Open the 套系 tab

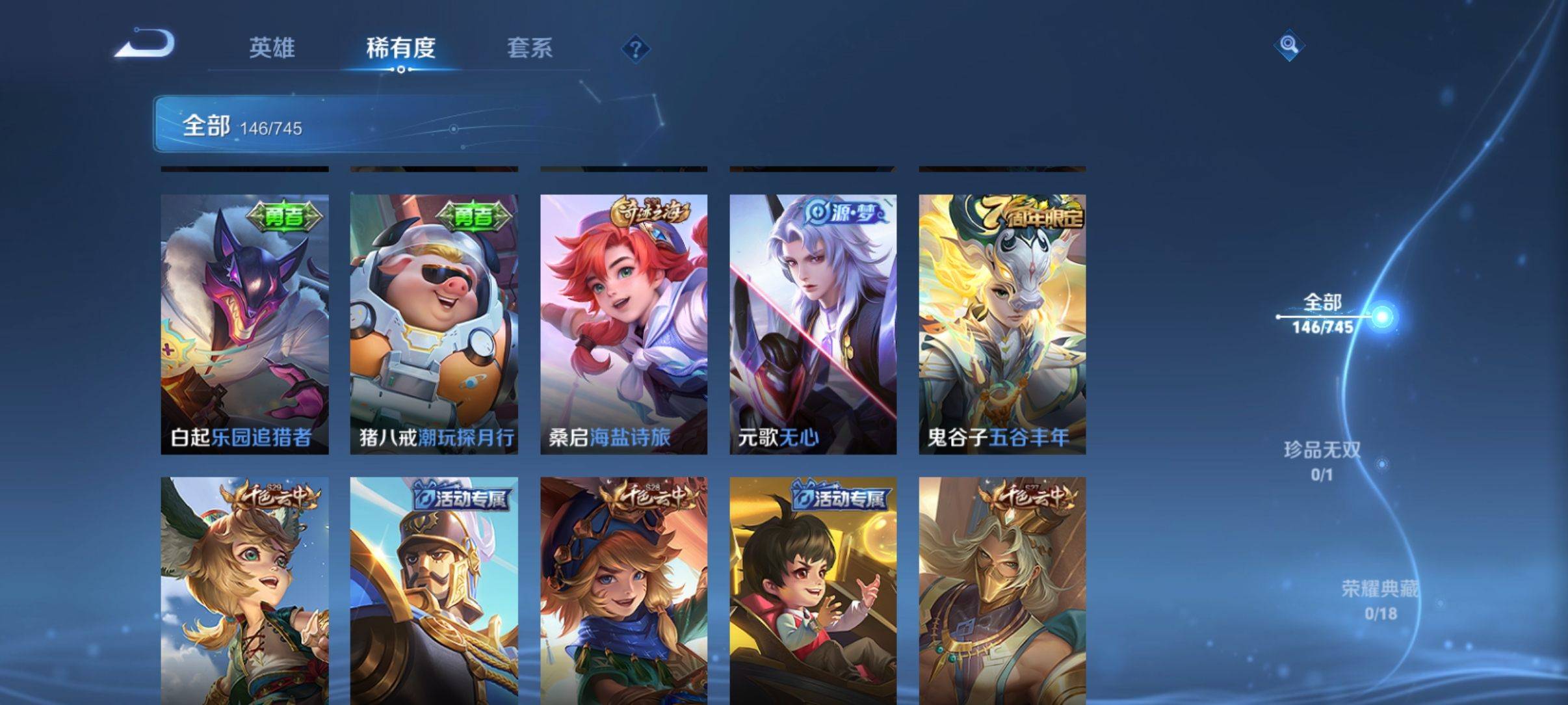(529, 47)
